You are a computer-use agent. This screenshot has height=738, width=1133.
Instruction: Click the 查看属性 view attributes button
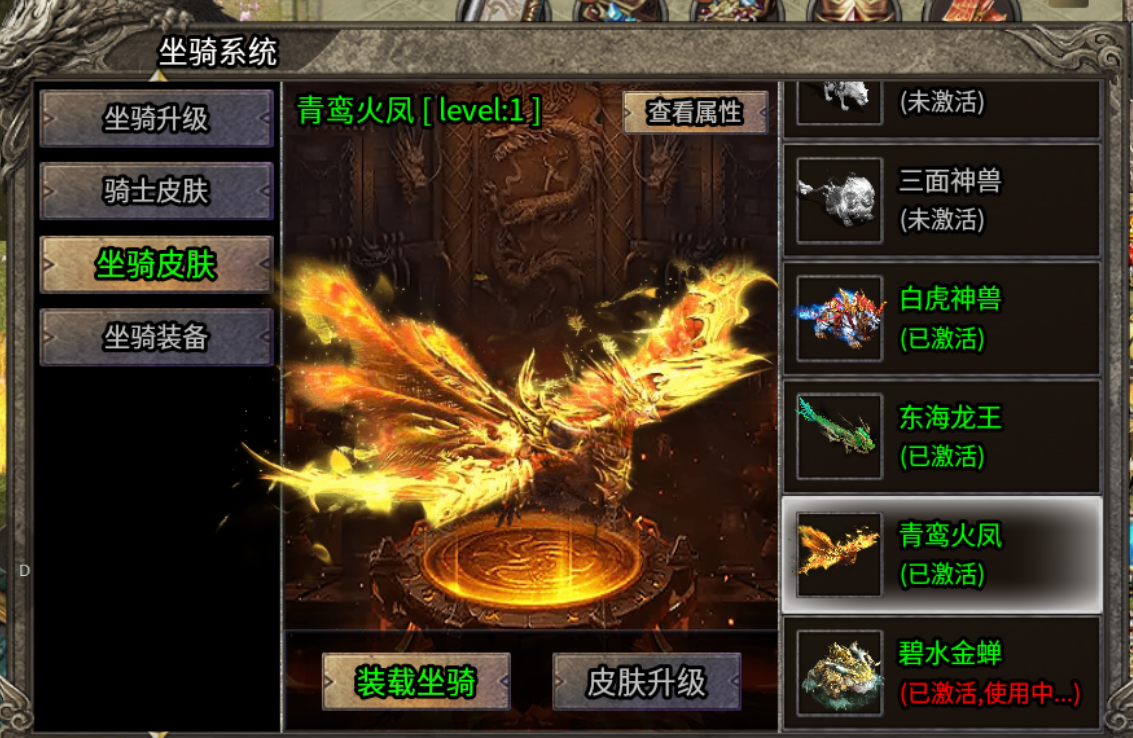tap(695, 112)
